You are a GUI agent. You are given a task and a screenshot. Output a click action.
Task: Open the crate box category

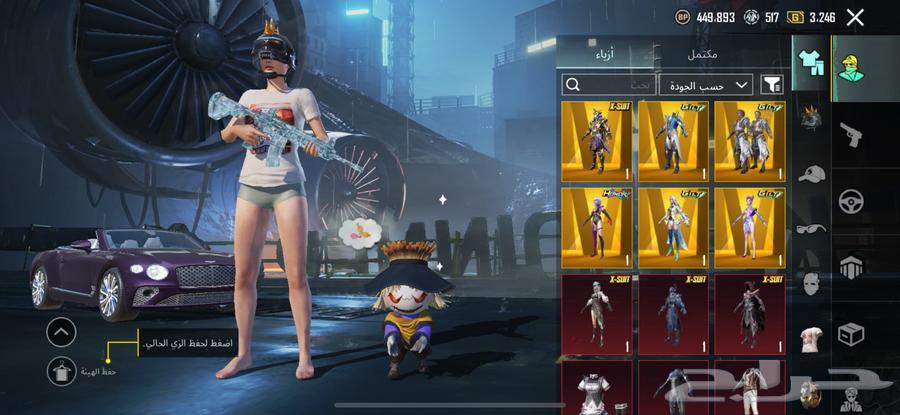pos(852,333)
